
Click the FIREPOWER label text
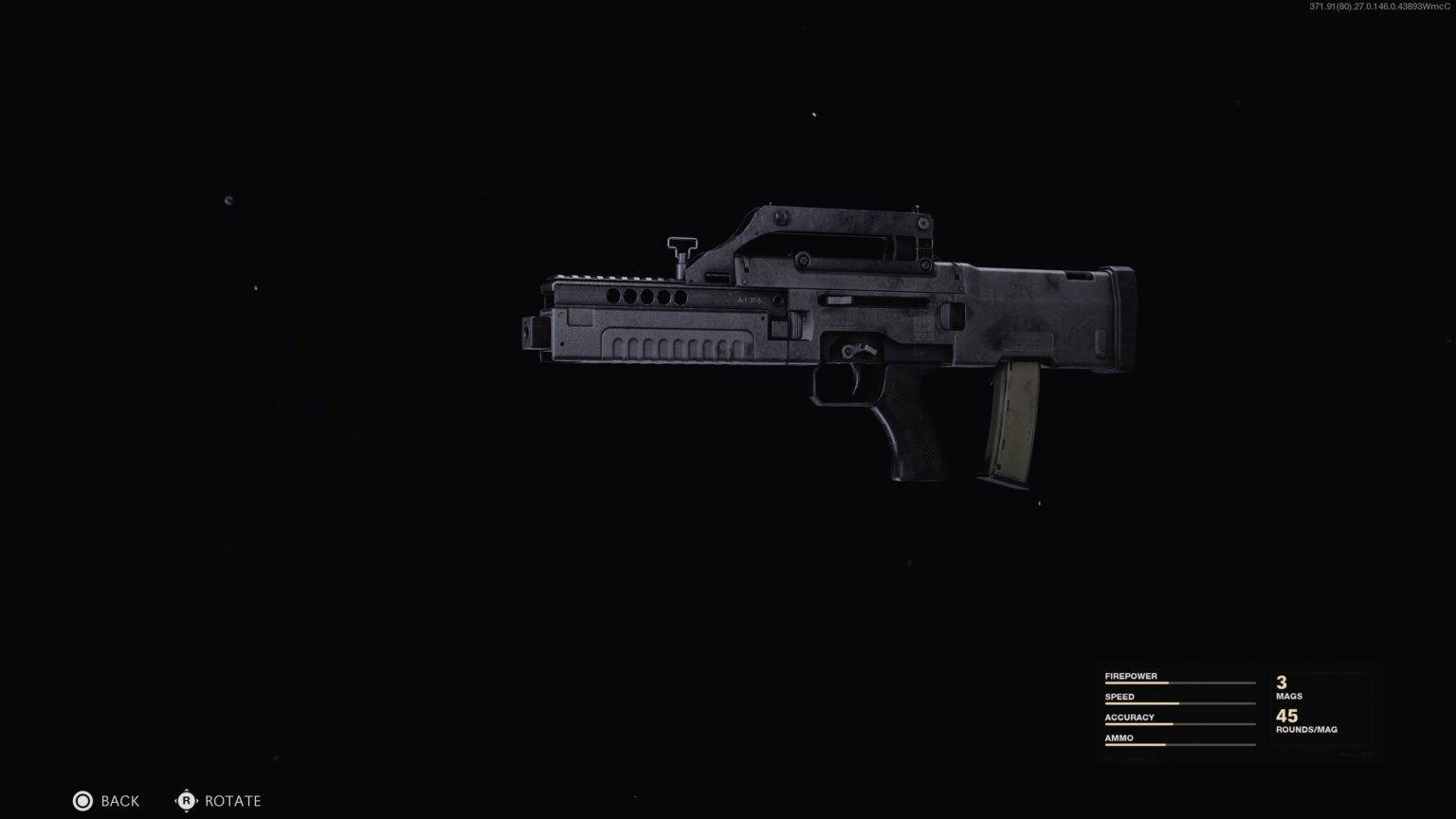point(1131,675)
